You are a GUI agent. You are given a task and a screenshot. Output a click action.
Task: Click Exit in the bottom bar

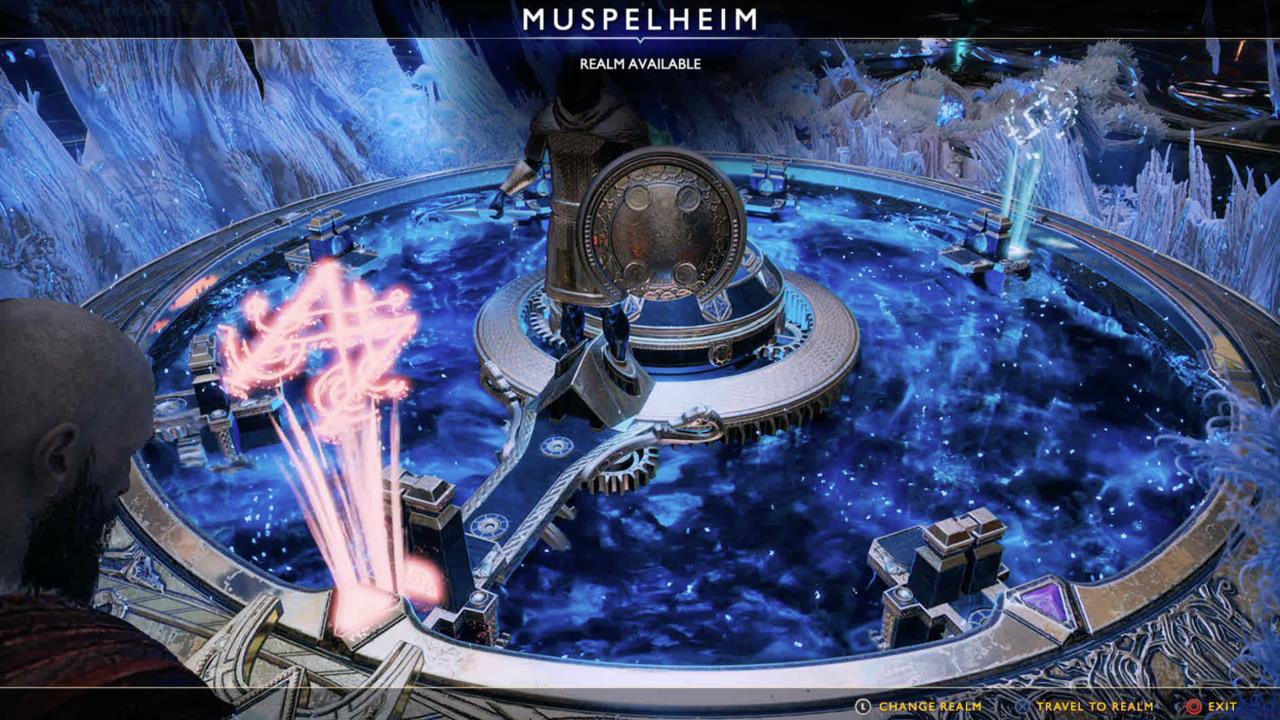click(1222, 704)
